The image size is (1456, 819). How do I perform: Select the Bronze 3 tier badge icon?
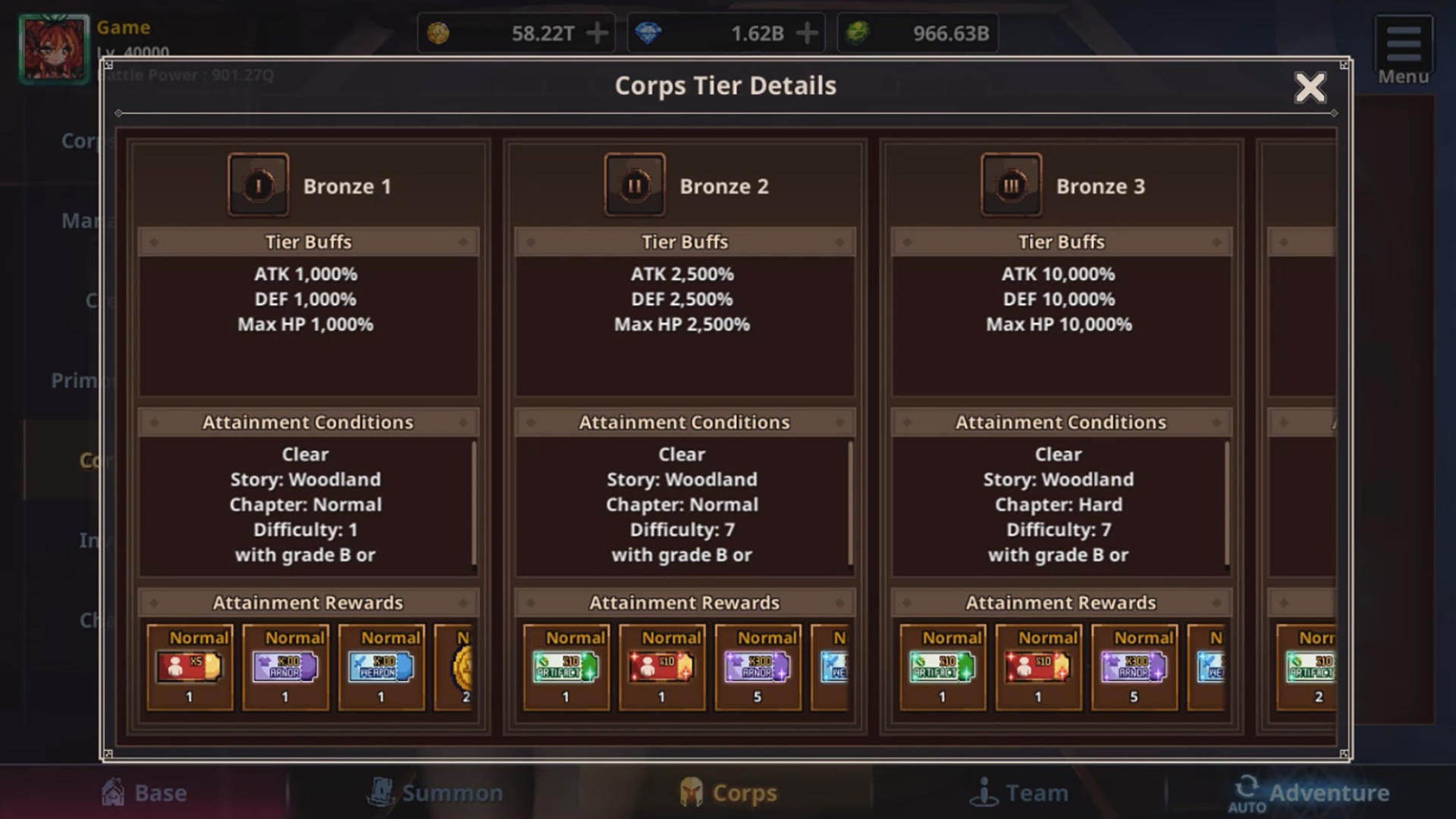tap(1012, 184)
